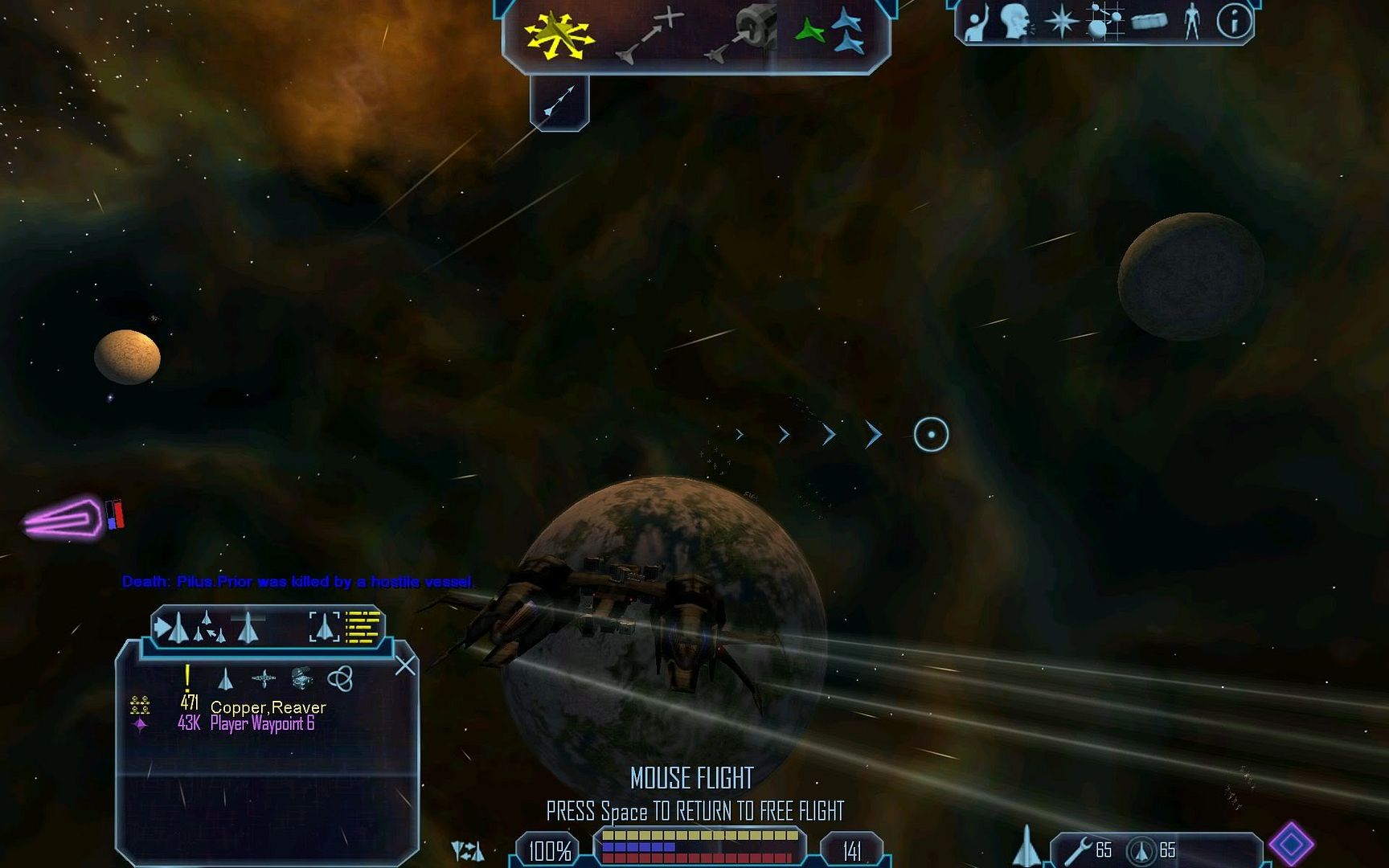This screenshot has height=868, width=1389.
Task: Show important contacts with exclamation filter
Action: coord(187,679)
